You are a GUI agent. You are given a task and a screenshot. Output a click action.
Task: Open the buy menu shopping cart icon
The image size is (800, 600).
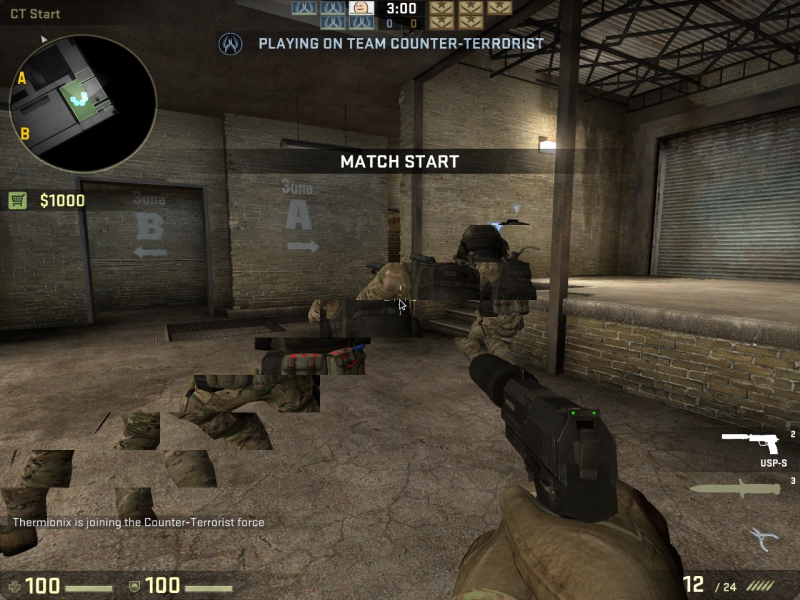[x=17, y=200]
